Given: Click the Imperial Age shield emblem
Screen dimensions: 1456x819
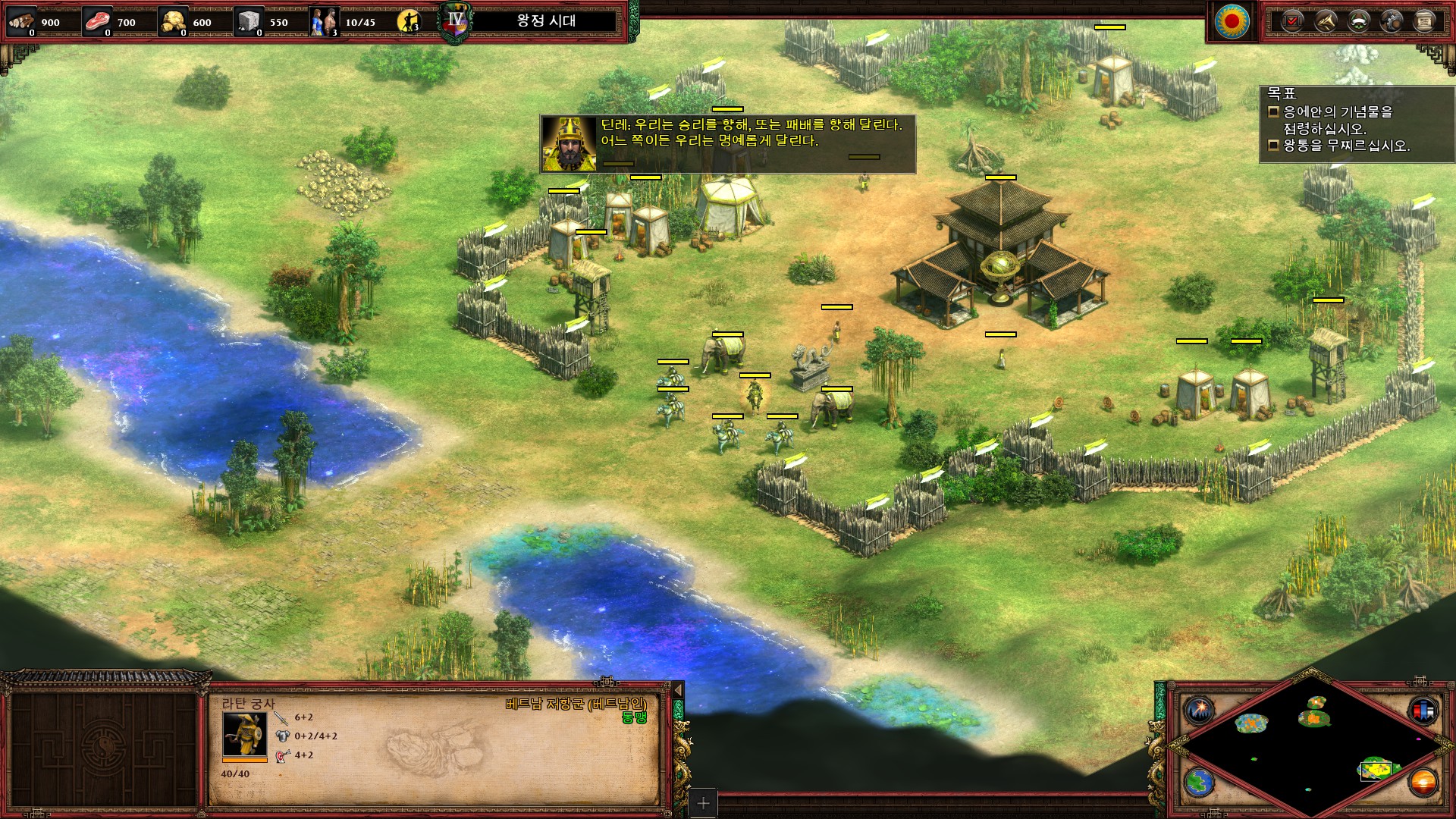Looking at the screenshot, I should tap(455, 21).
